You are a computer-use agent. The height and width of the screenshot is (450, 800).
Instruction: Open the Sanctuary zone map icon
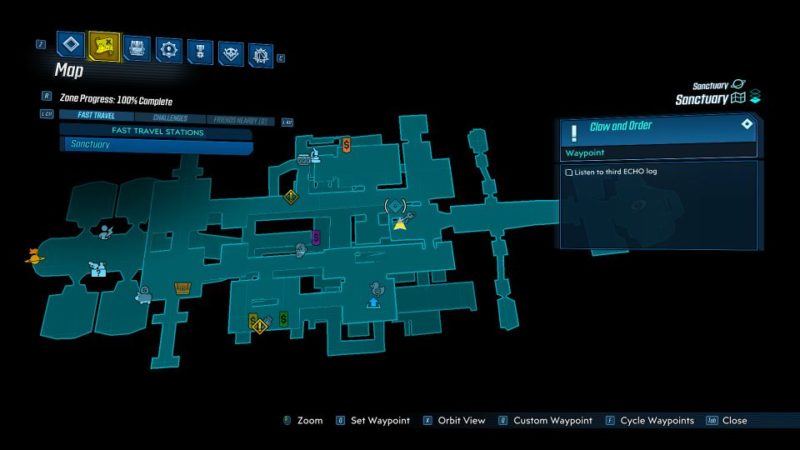click(x=739, y=98)
